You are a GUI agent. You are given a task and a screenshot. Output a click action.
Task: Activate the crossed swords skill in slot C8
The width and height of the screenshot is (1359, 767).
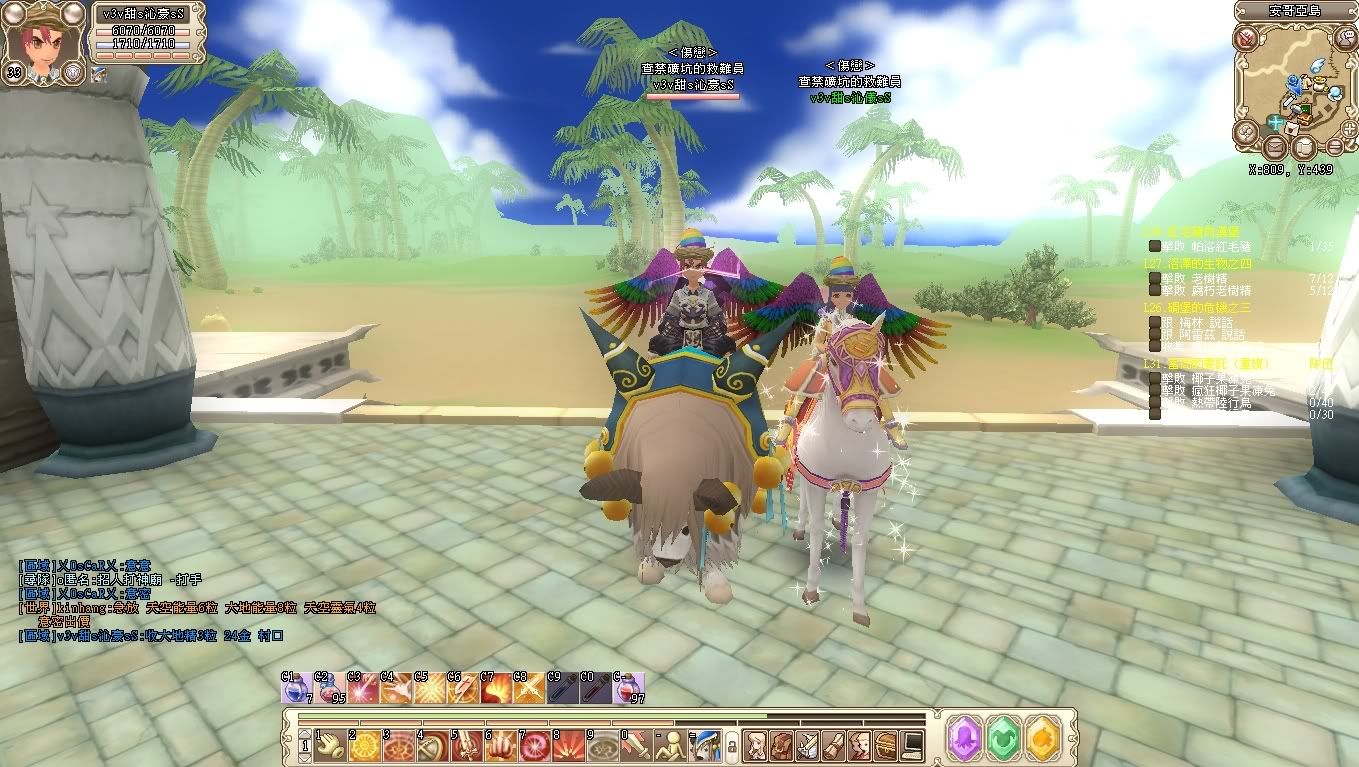(x=527, y=689)
